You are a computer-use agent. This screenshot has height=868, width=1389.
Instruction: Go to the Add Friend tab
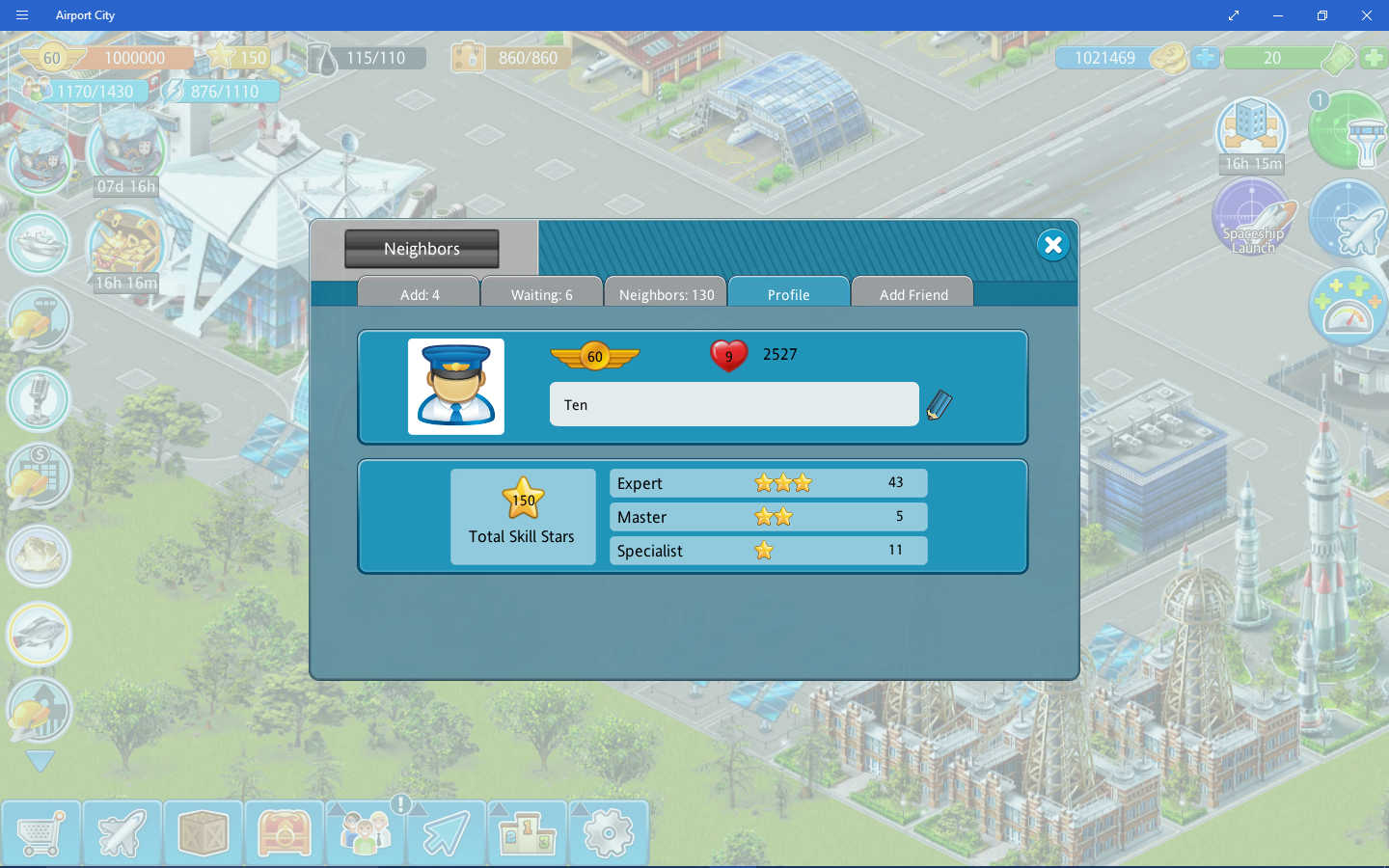tap(913, 293)
